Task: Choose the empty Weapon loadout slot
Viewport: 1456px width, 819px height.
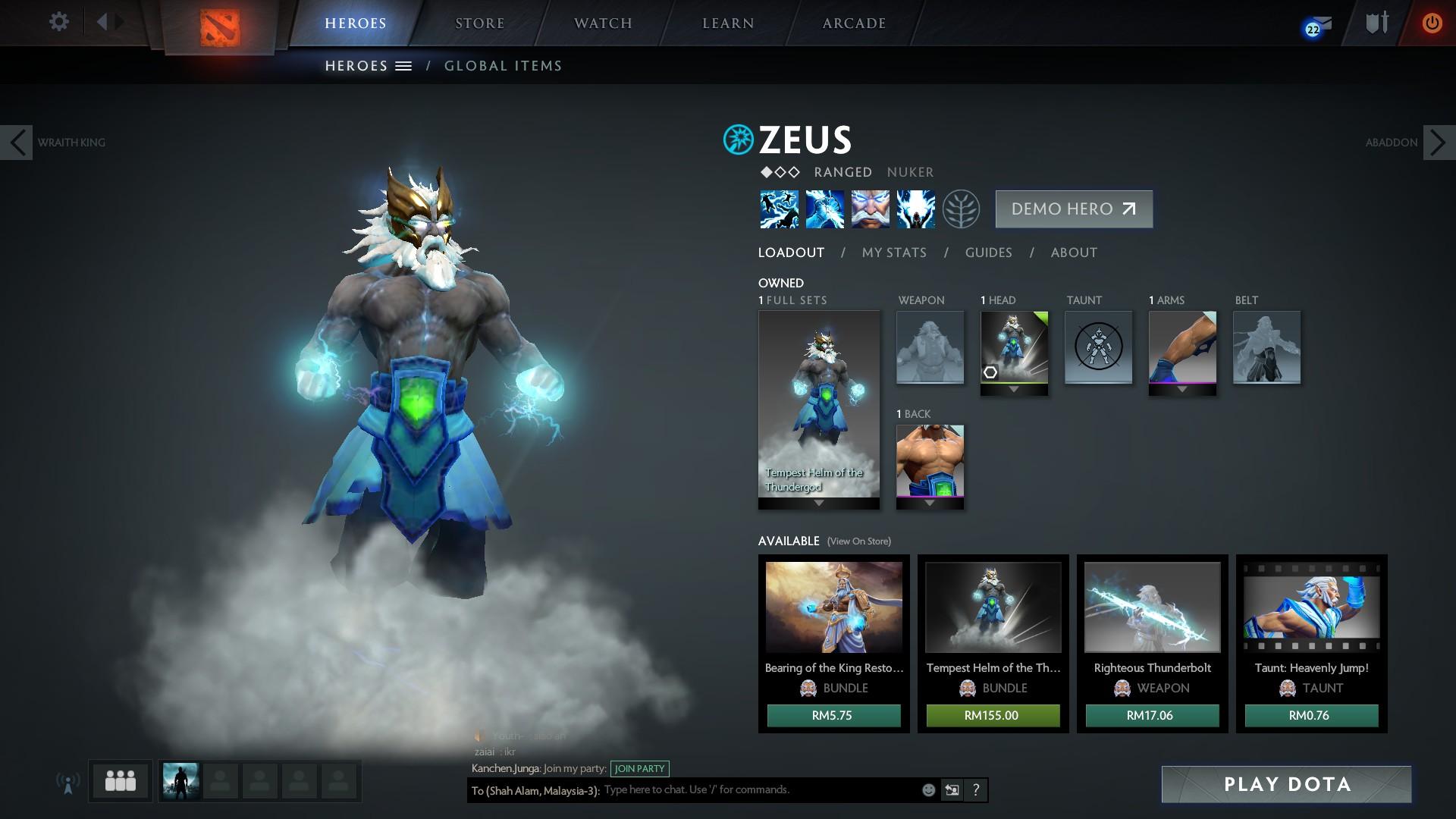Action: coord(930,347)
